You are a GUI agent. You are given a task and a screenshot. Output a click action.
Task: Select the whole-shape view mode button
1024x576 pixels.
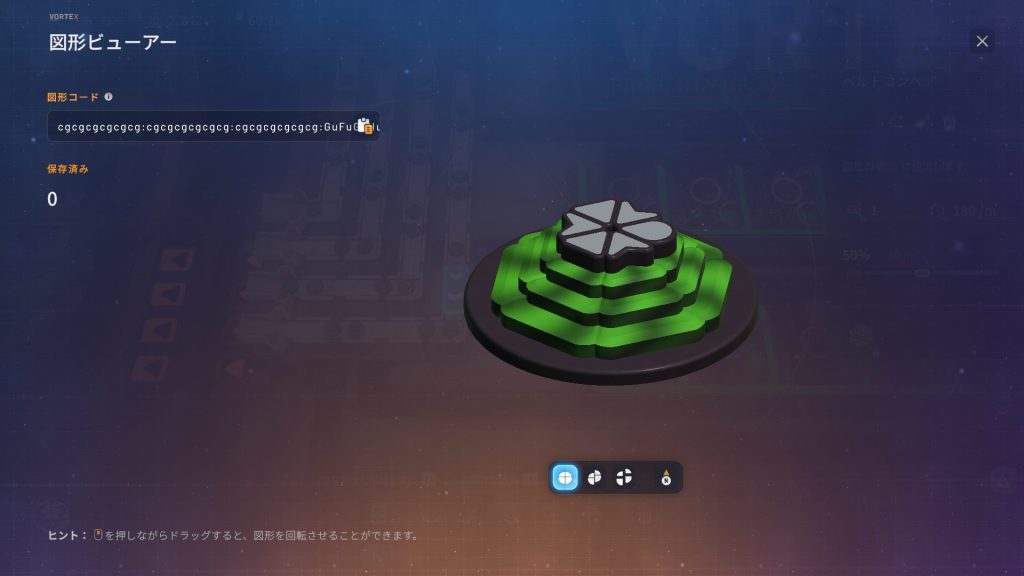click(565, 478)
